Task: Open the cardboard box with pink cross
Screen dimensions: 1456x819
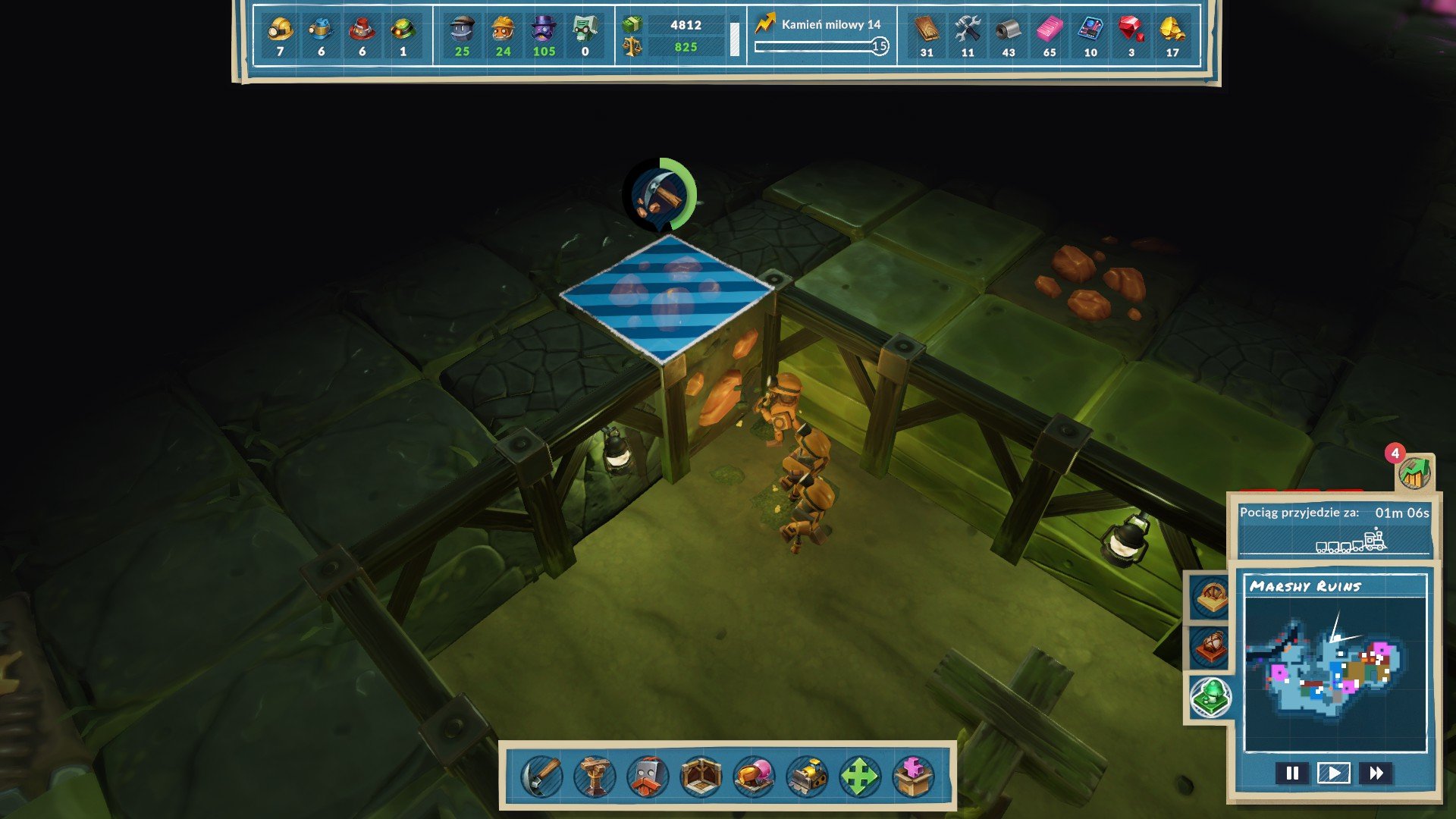Action: click(x=913, y=777)
